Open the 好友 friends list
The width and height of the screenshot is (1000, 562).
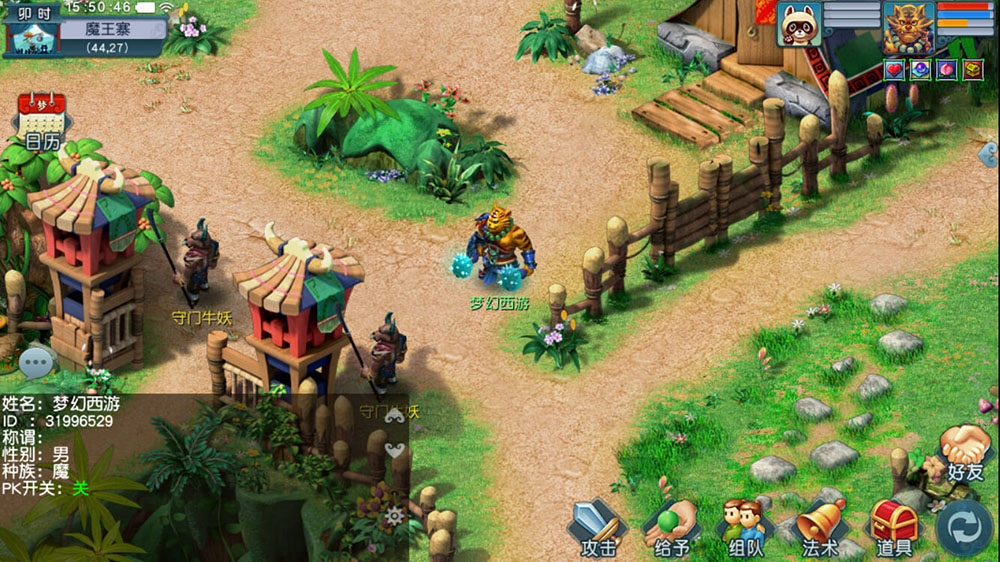pyautogui.click(x=965, y=451)
